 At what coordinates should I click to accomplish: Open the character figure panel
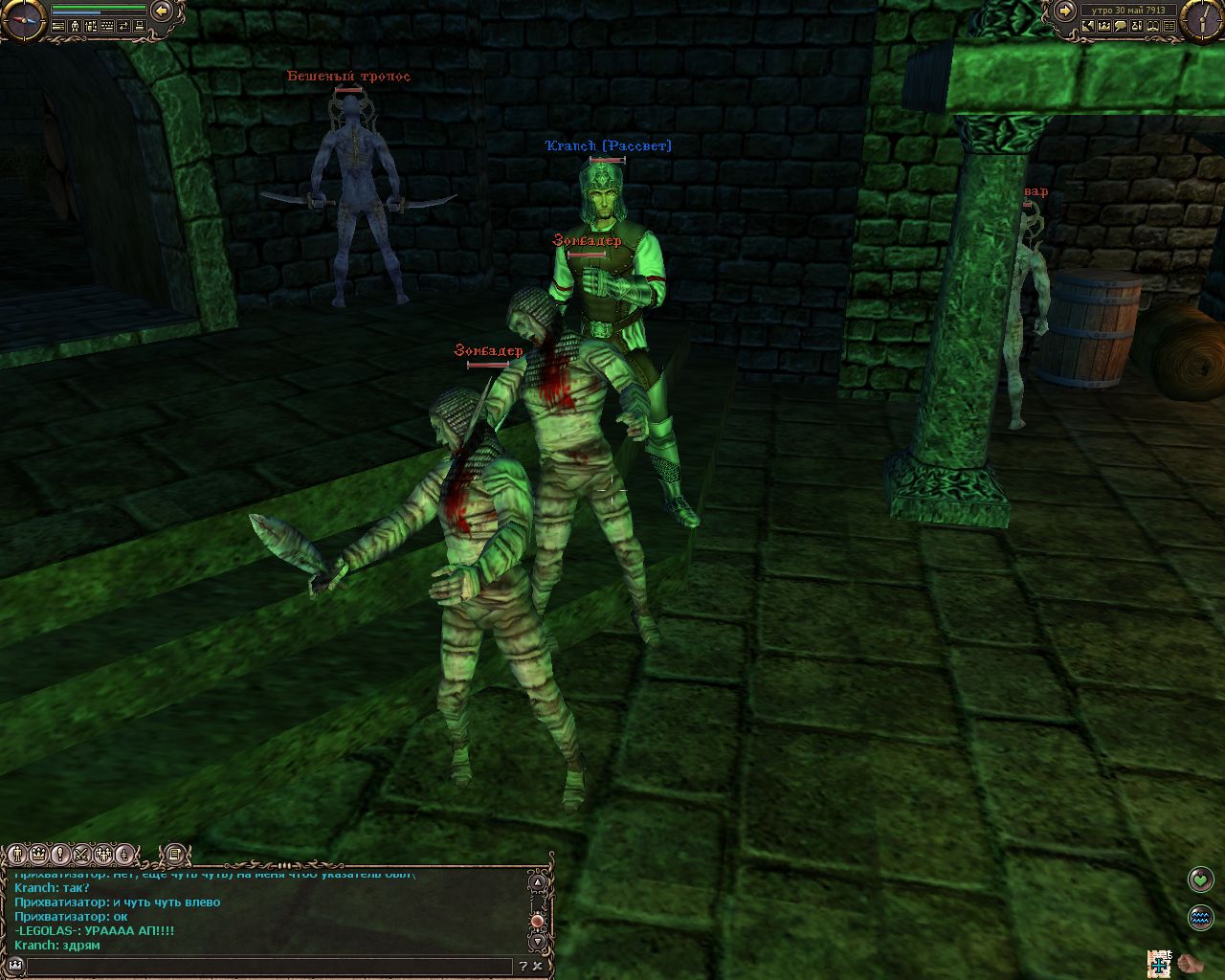point(73,27)
